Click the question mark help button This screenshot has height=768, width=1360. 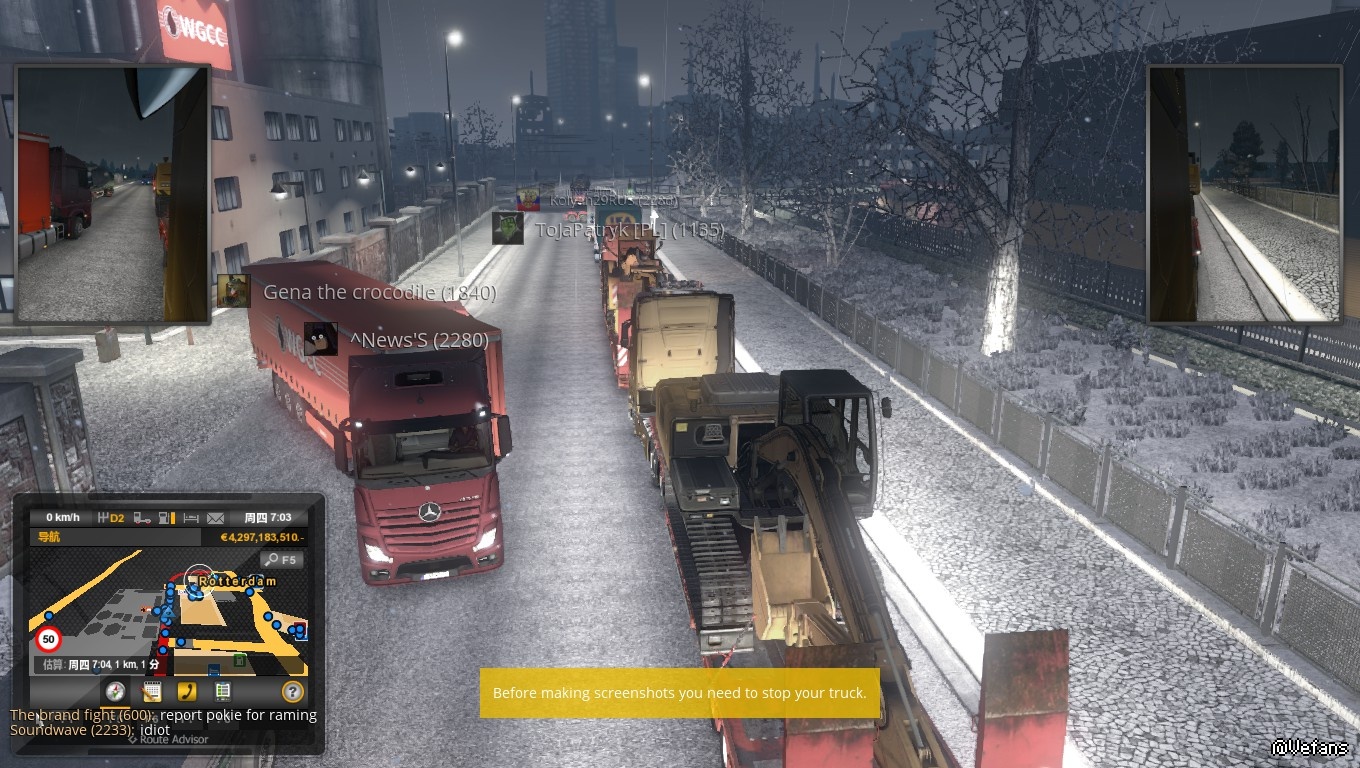(292, 691)
